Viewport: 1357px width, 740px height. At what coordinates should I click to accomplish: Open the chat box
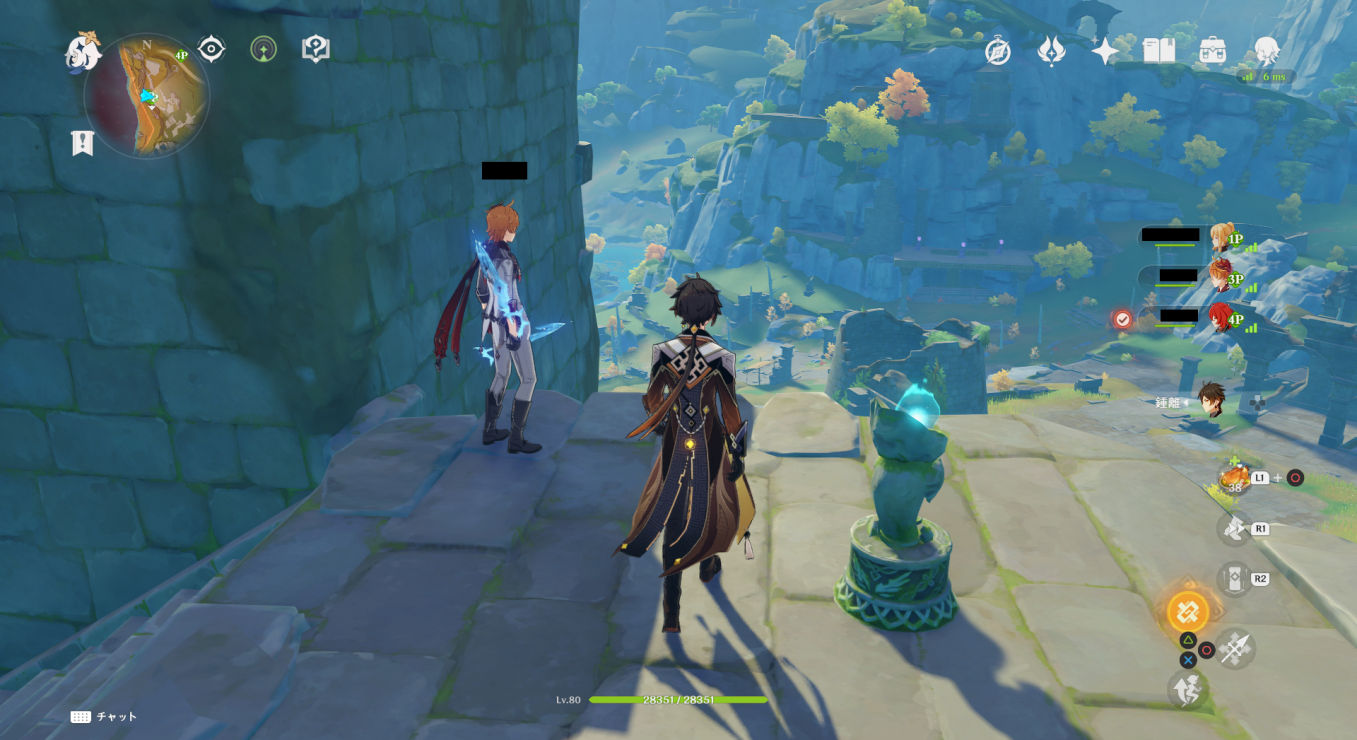[x=104, y=717]
